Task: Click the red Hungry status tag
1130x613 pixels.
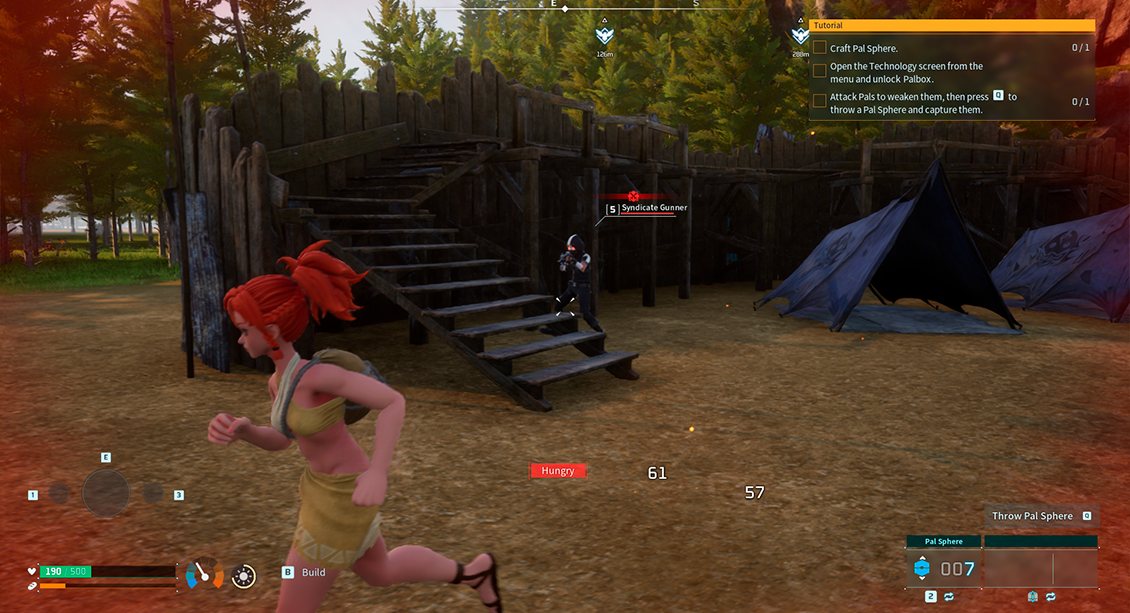Action: pyautogui.click(x=558, y=470)
